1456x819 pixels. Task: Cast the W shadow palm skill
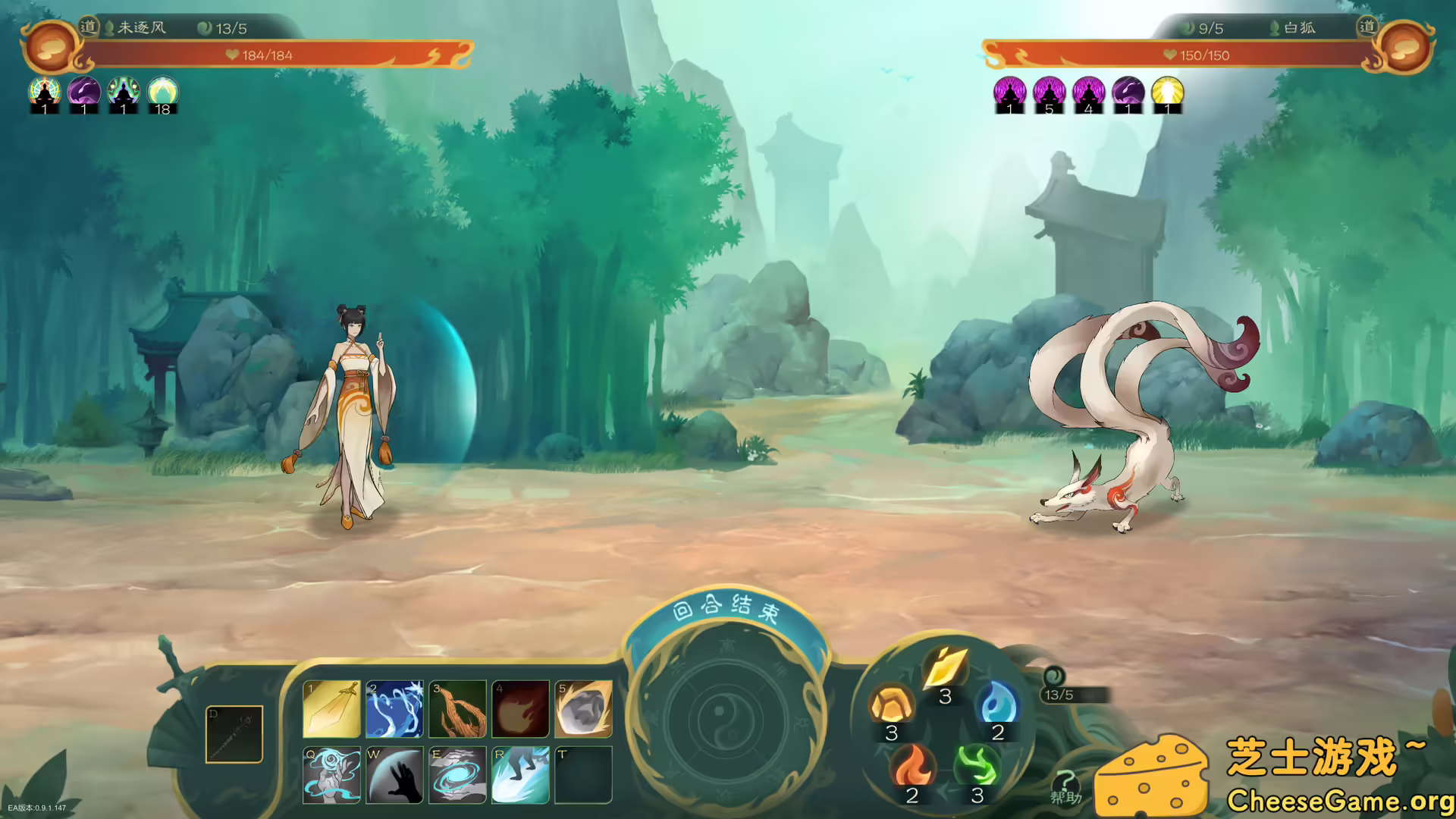(x=394, y=775)
